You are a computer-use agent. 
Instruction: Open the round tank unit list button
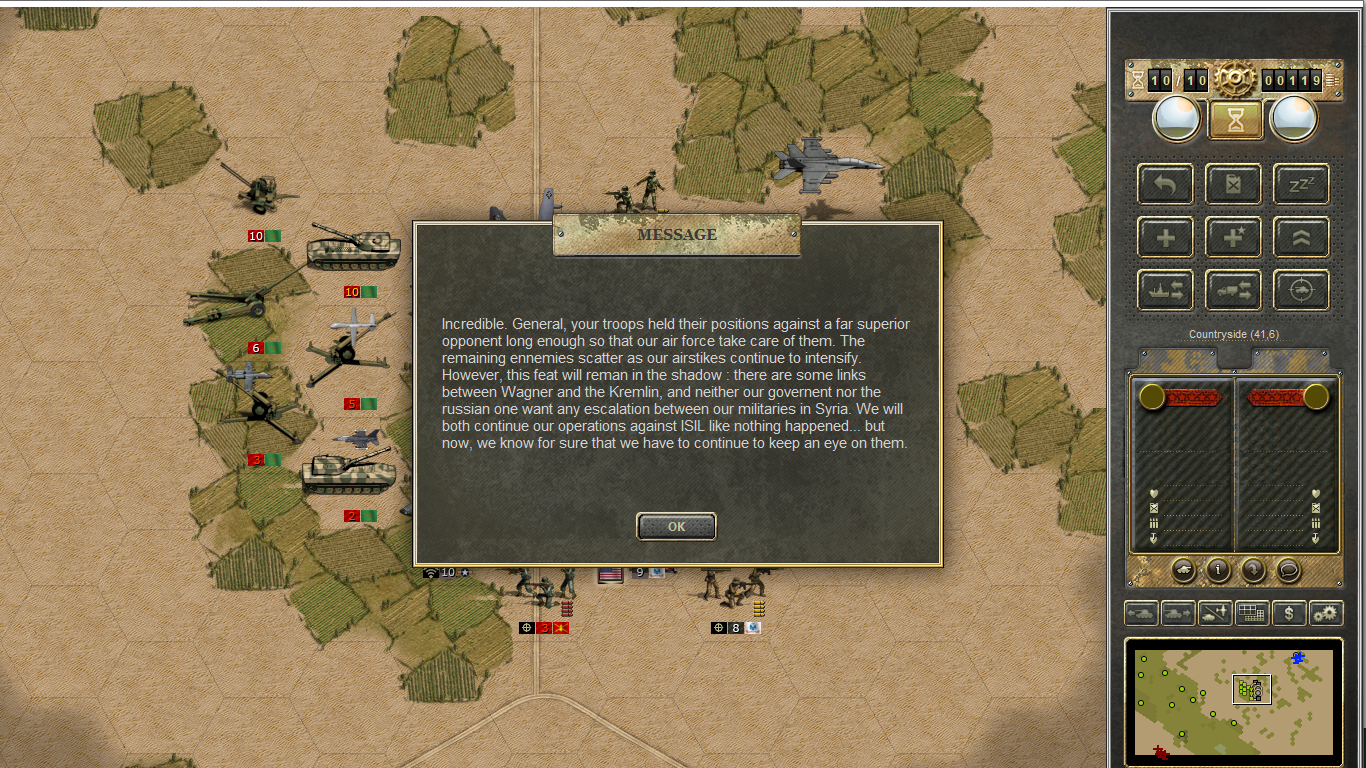coord(1183,570)
